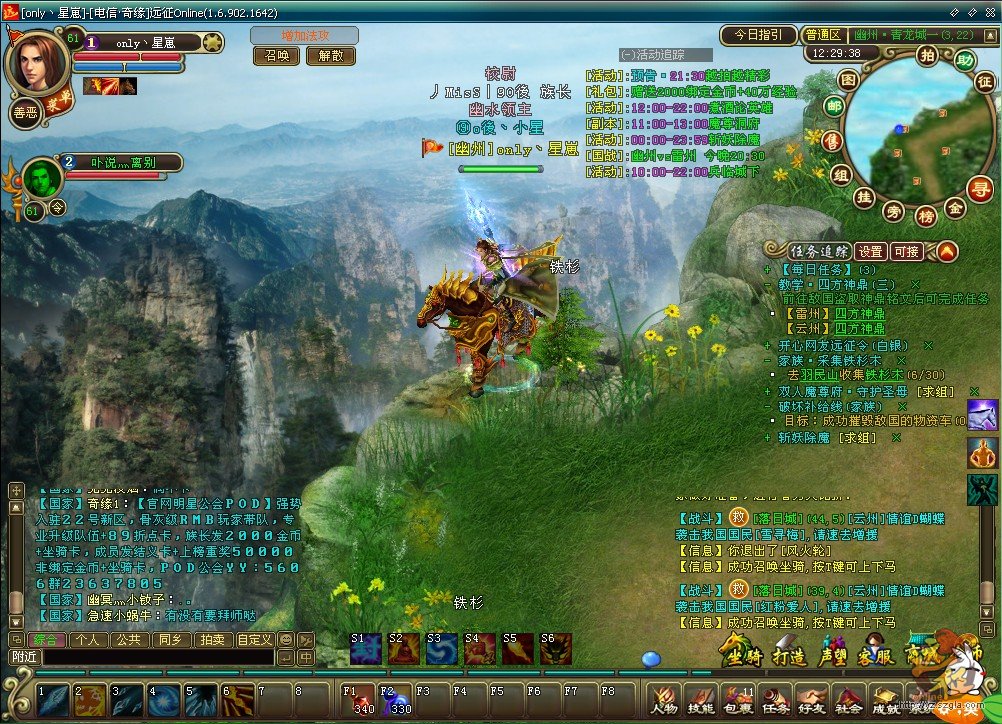Viewport: 1002px width, 724px height.
Task: Select the 每日任务 daily quest entry
Action: click(x=819, y=270)
